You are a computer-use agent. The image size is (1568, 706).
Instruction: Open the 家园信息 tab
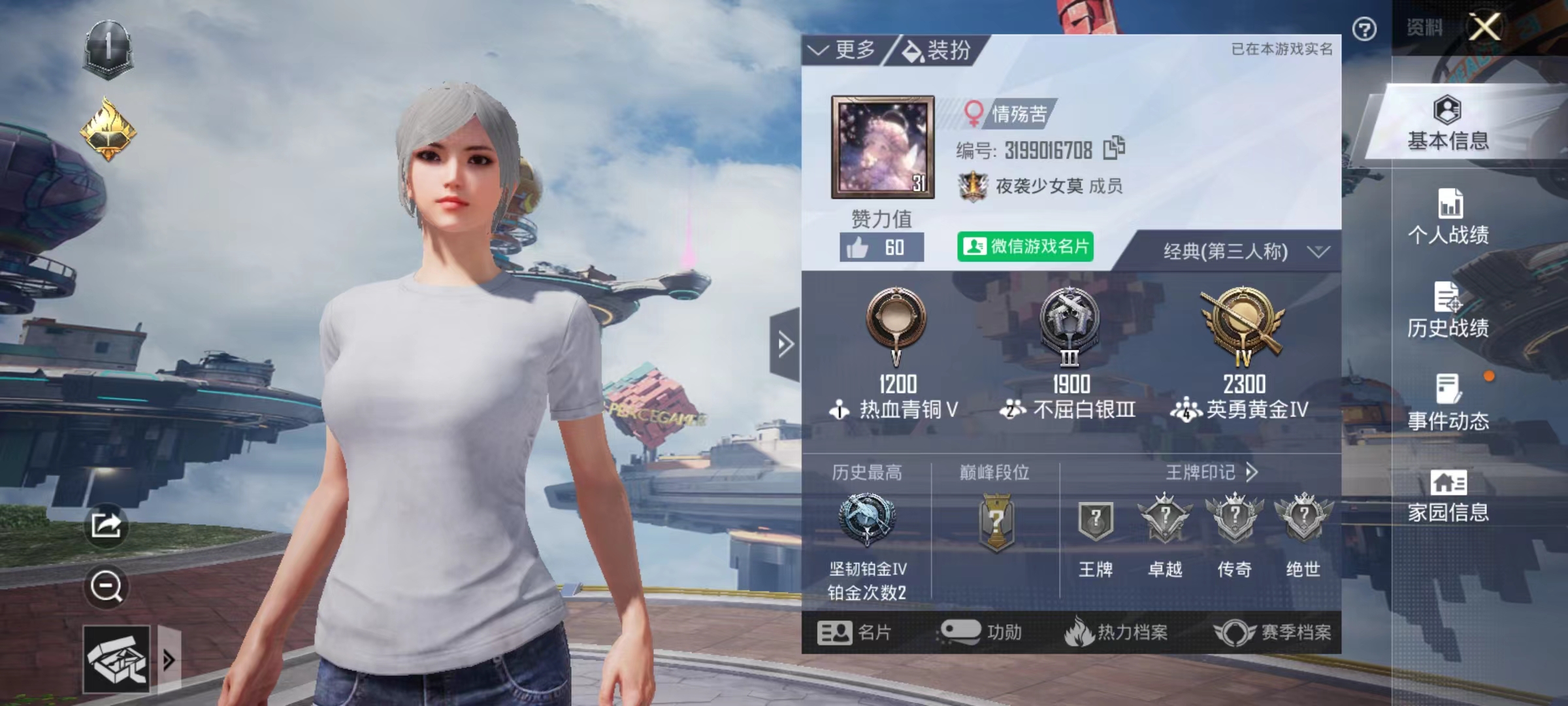(x=1448, y=497)
